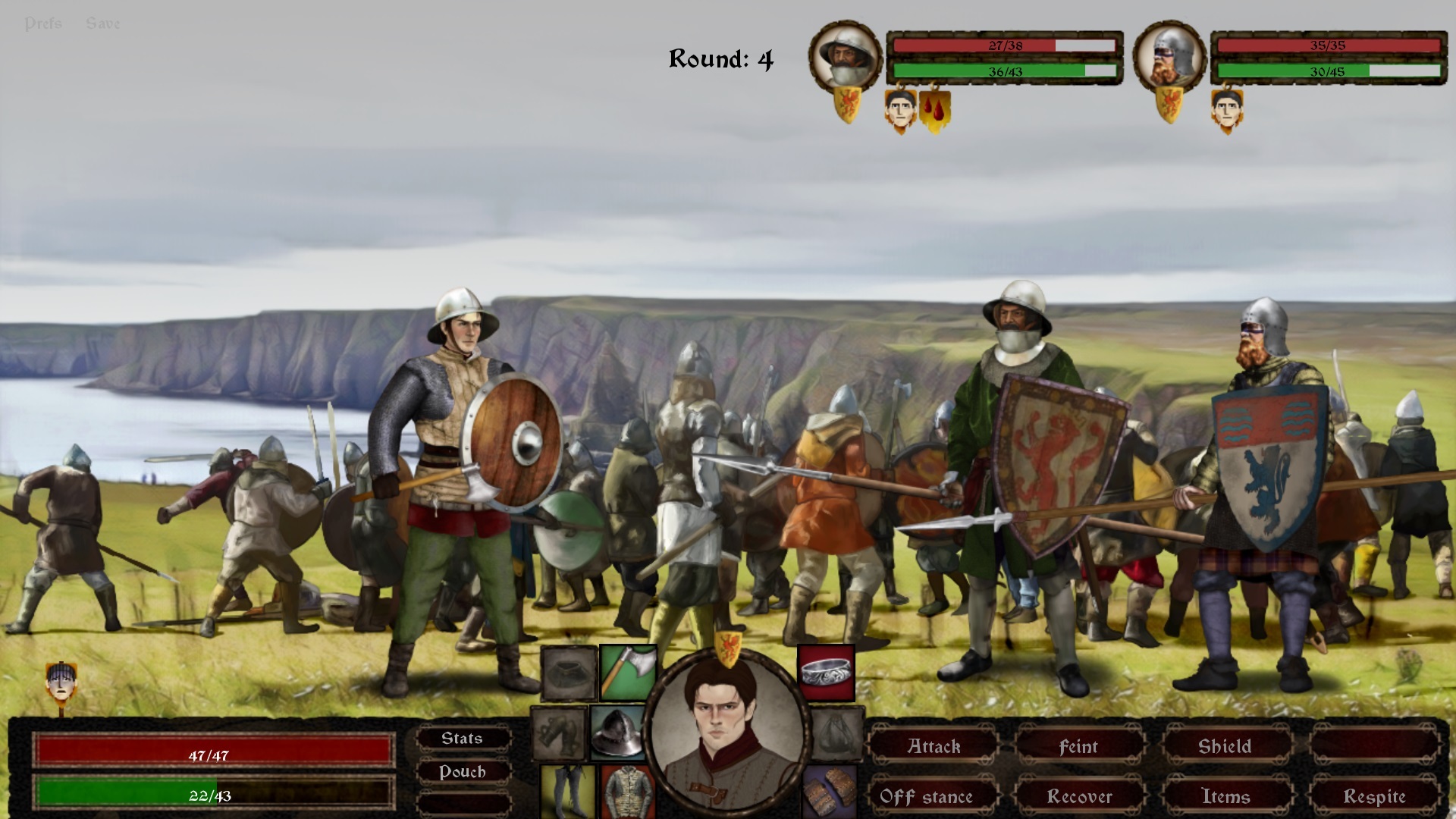Target the red-bearded enemy portrait
1456x819 pixels.
point(1169,57)
